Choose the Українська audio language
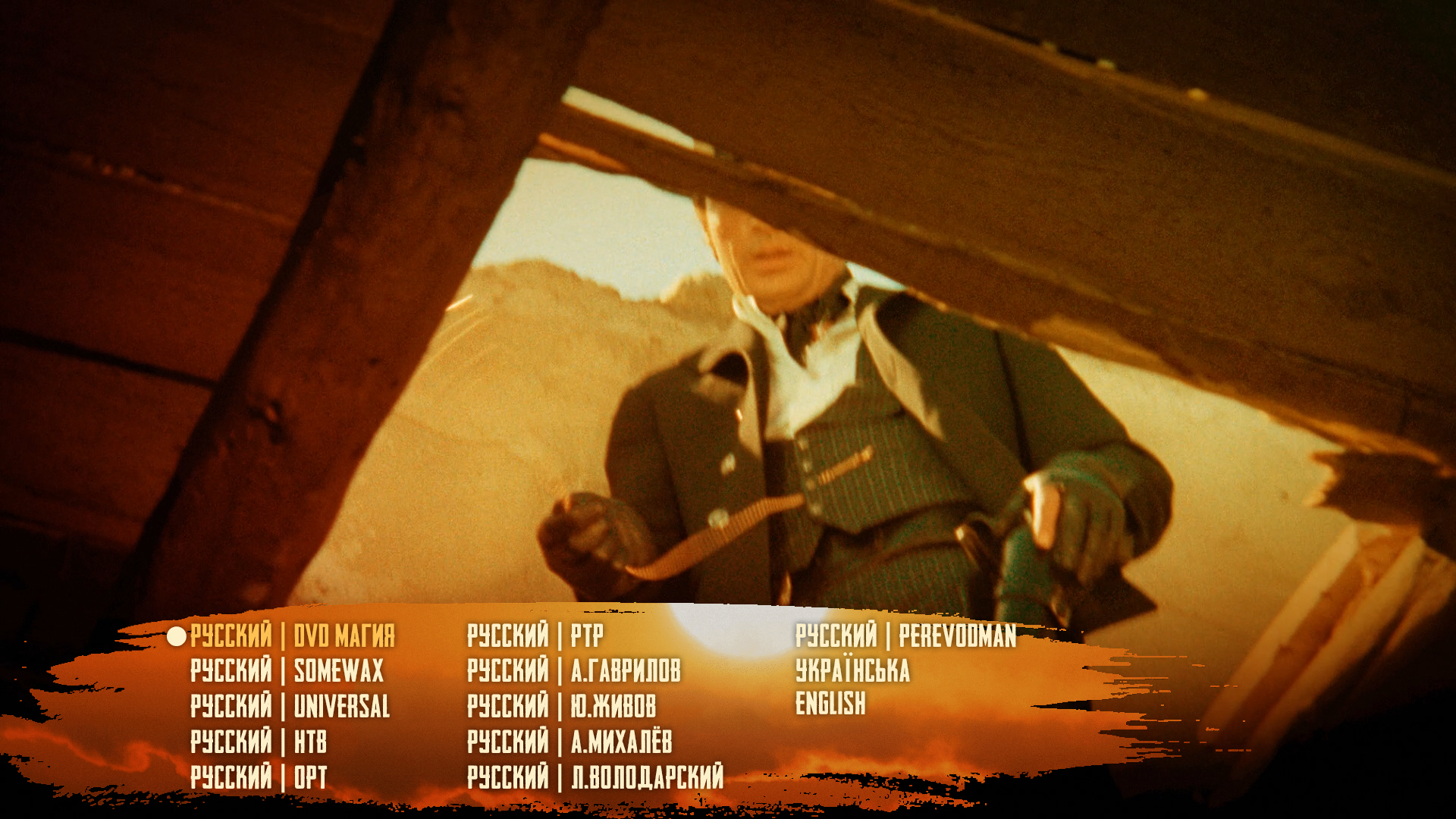Viewport: 1456px width, 819px height. coord(852,670)
